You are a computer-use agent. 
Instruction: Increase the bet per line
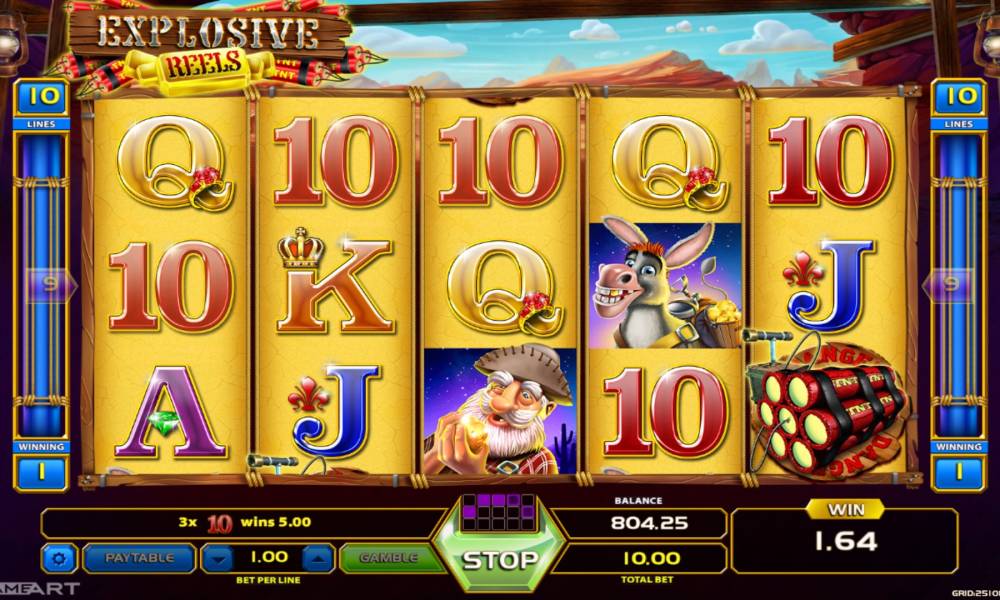click(x=315, y=558)
